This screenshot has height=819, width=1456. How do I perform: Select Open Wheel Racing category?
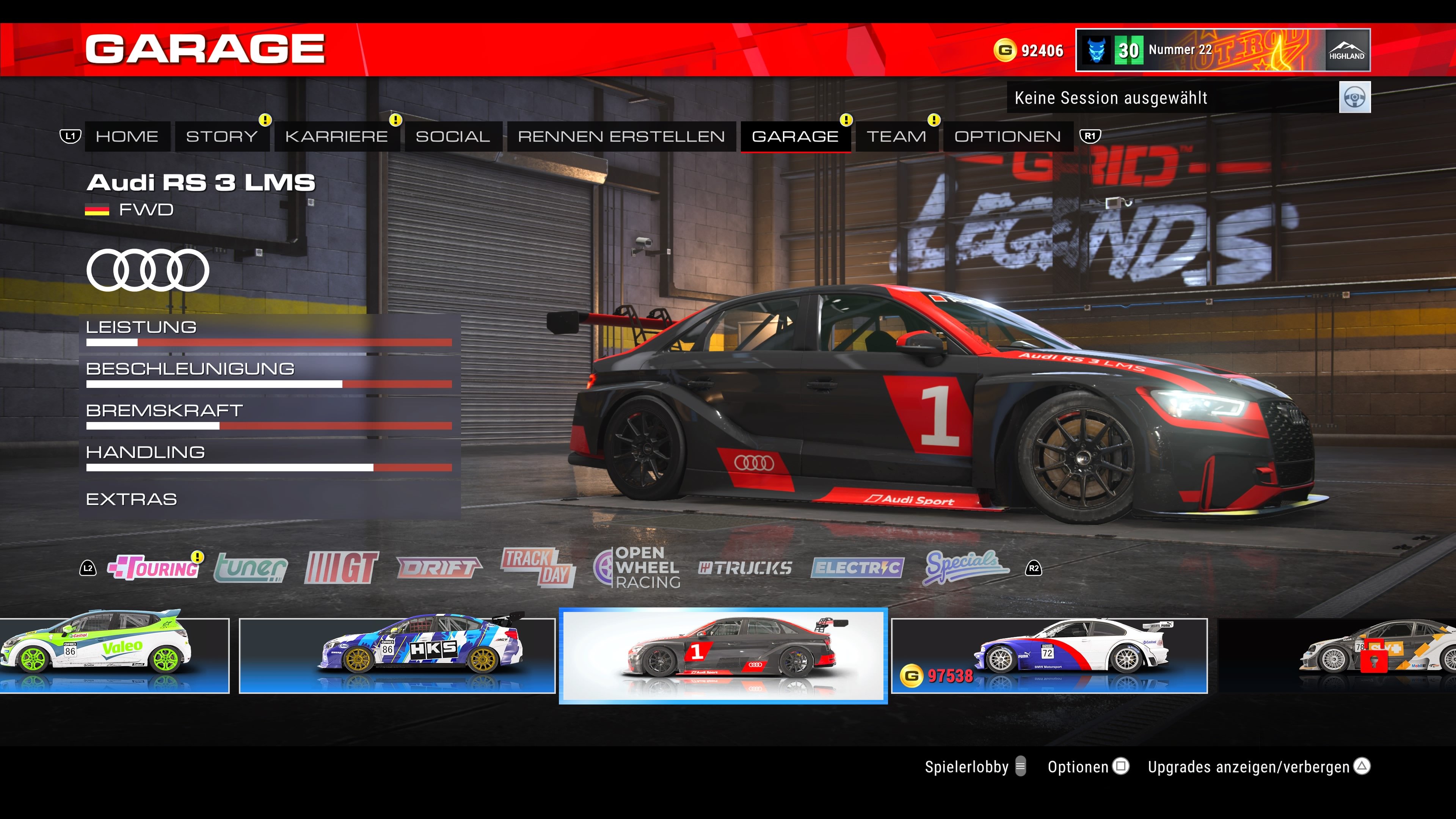(637, 568)
